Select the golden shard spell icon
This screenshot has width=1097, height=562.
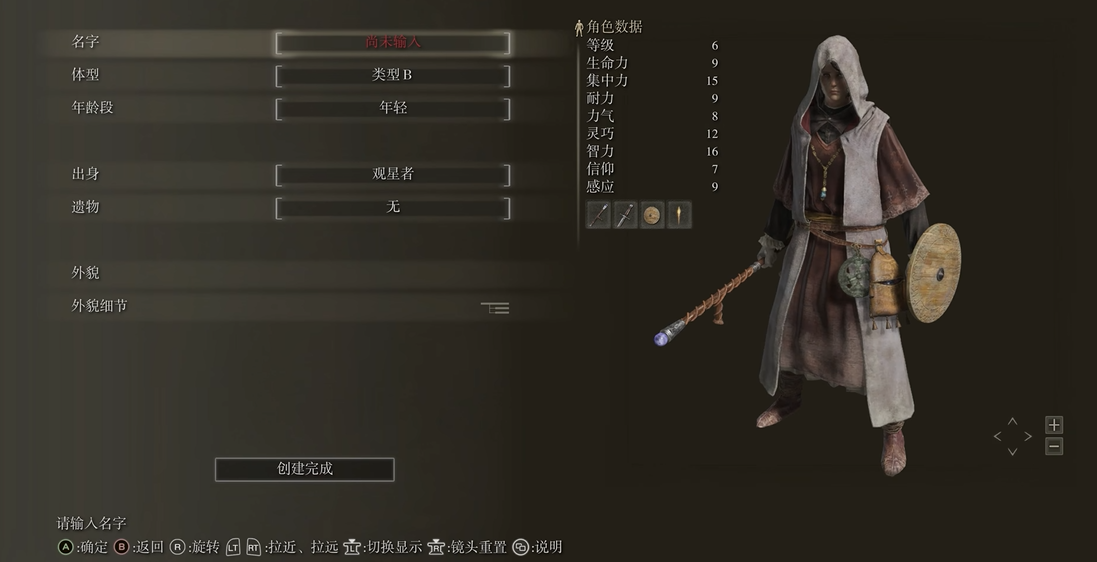point(679,214)
